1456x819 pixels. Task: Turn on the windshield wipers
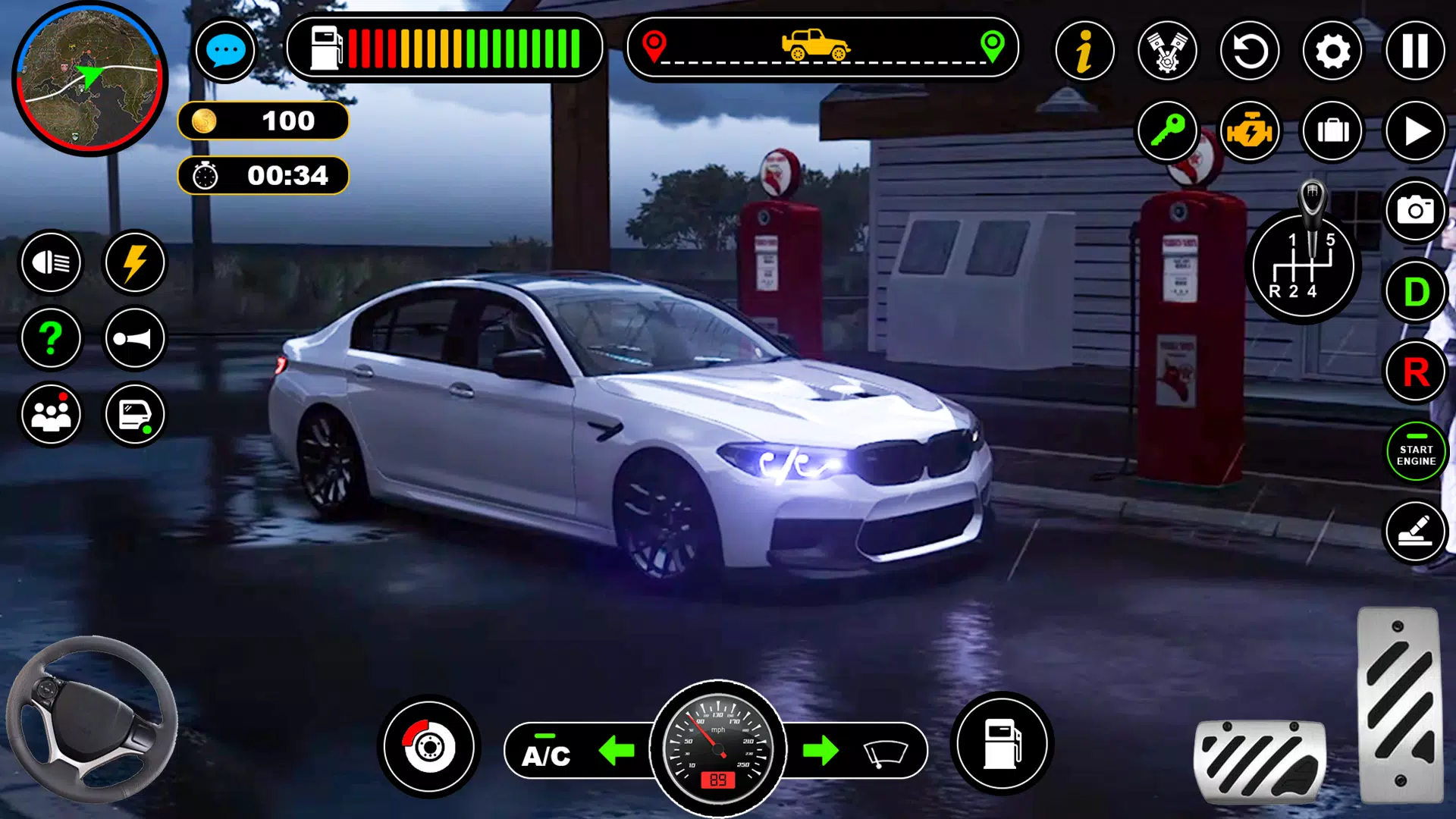pyautogui.click(x=885, y=752)
